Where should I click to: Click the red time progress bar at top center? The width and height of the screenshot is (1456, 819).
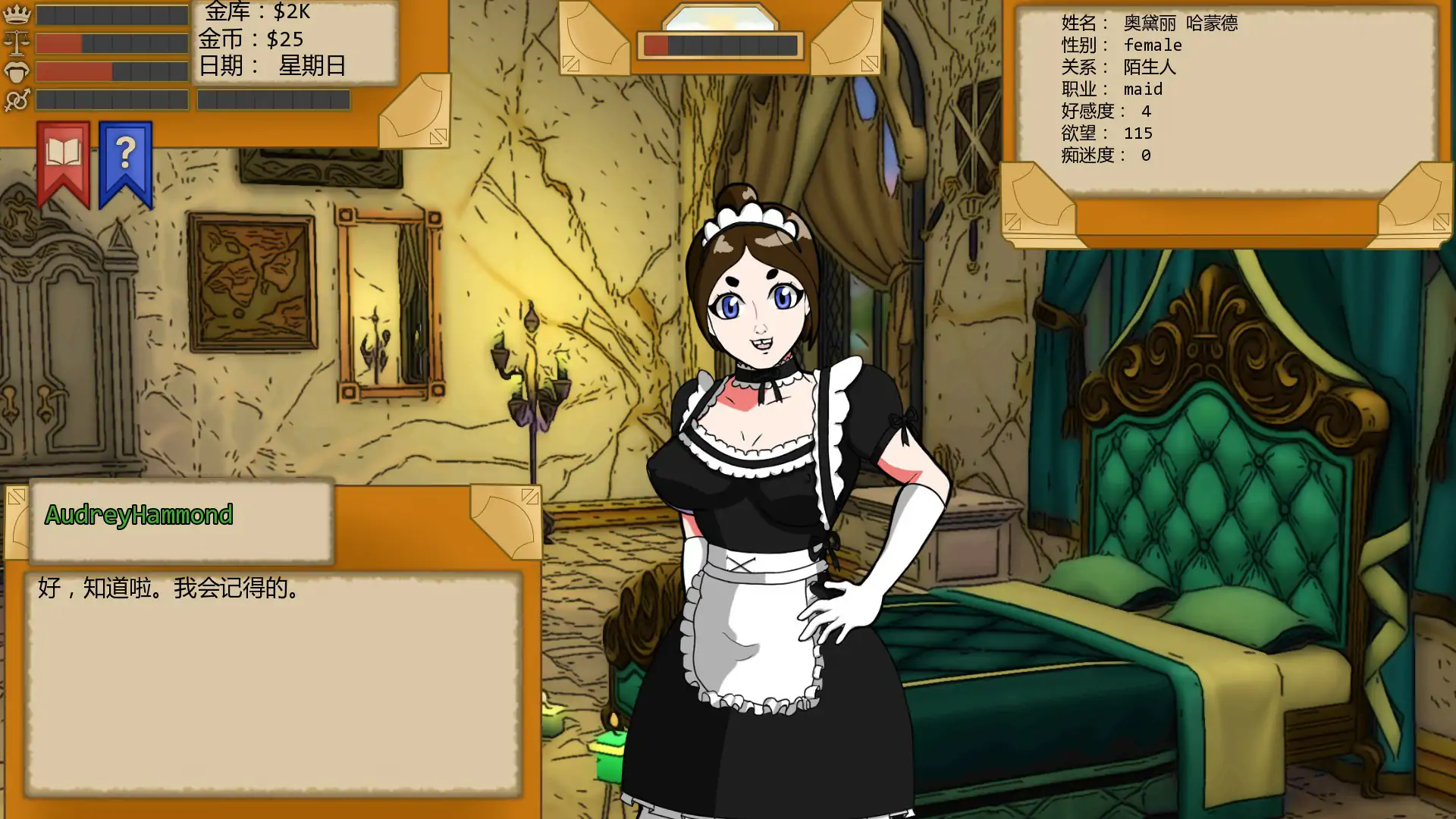pyautogui.click(x=657, y=44)
